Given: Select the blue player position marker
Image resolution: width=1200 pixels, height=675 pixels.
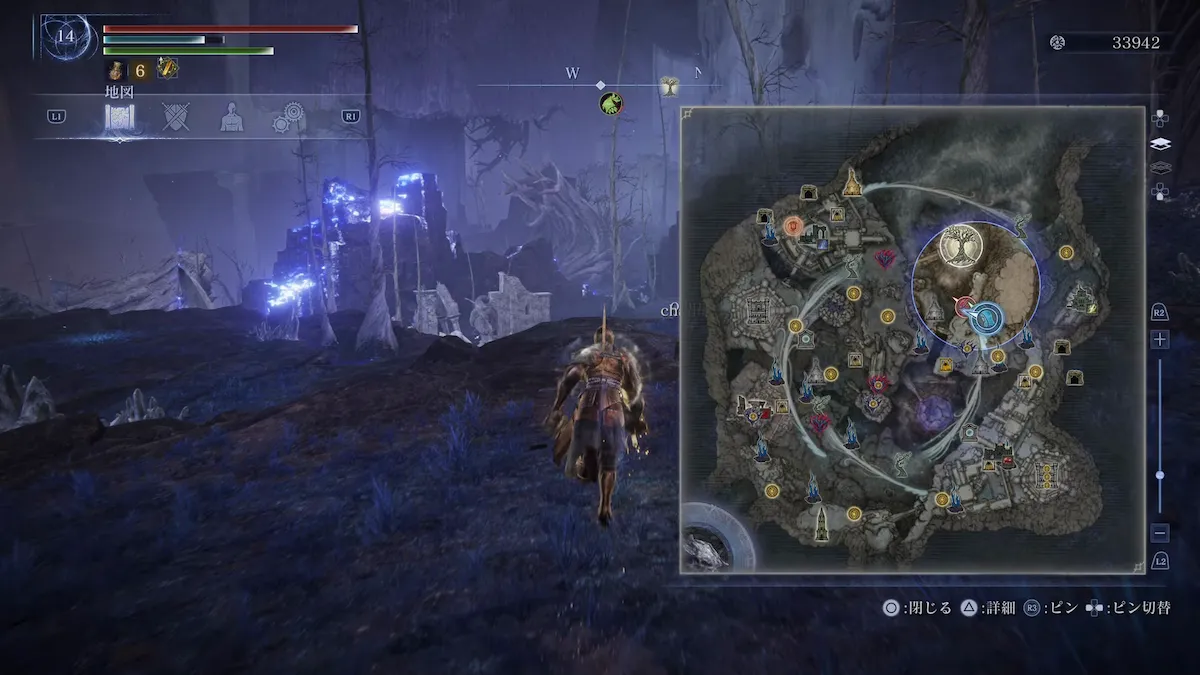Looking at the screenshot, I should click(x=986, y=318).
